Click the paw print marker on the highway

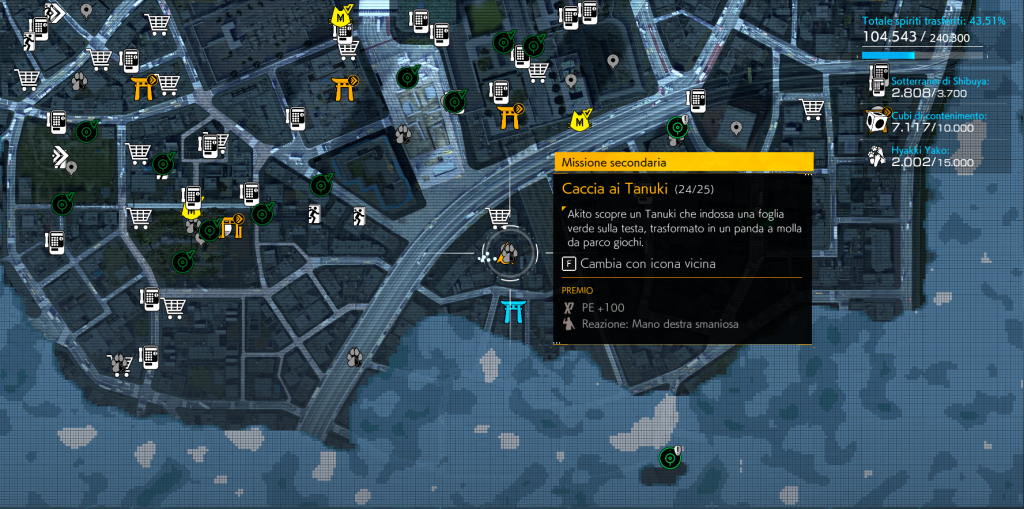354,355
